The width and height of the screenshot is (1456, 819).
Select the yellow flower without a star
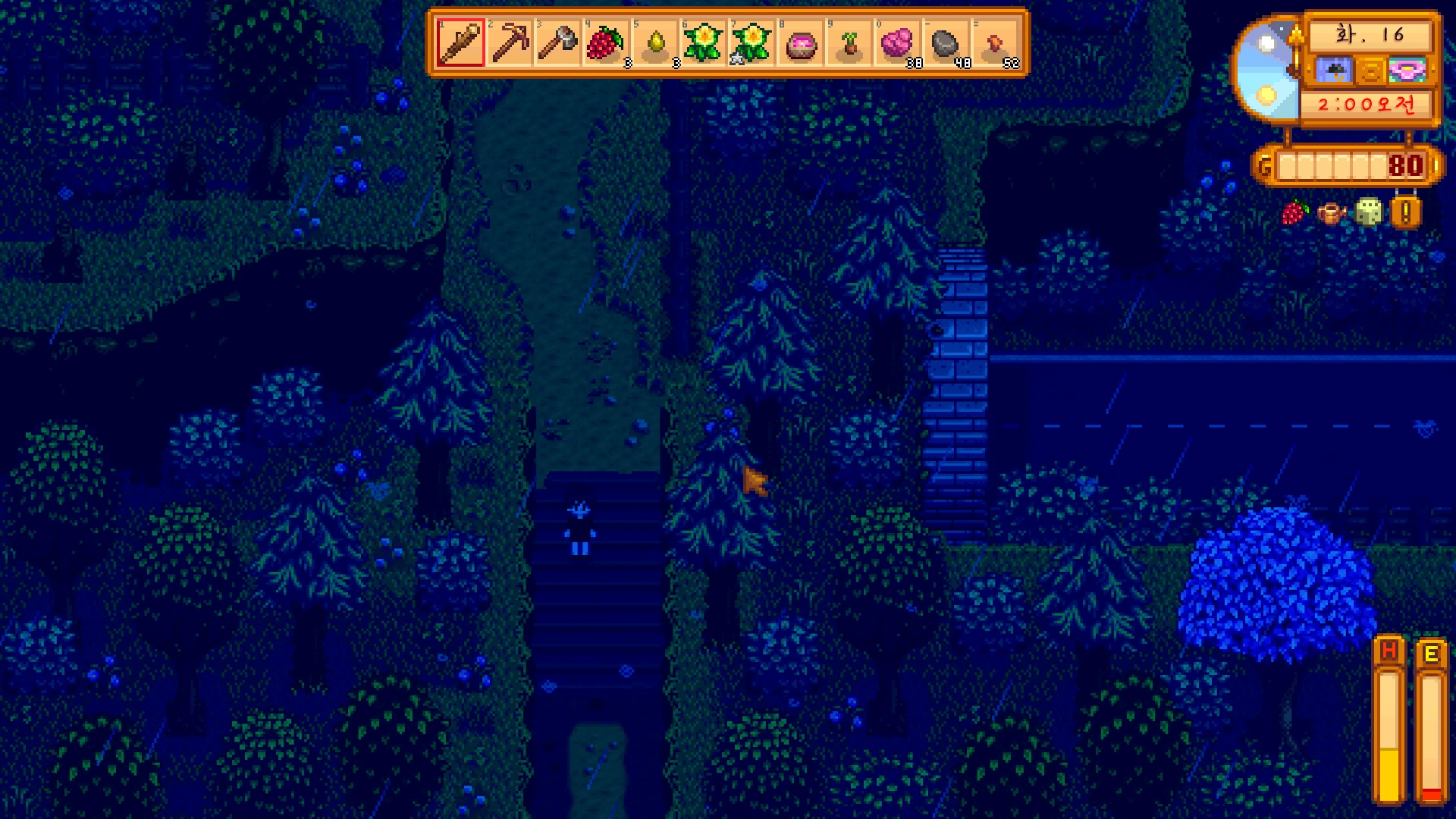703,43
